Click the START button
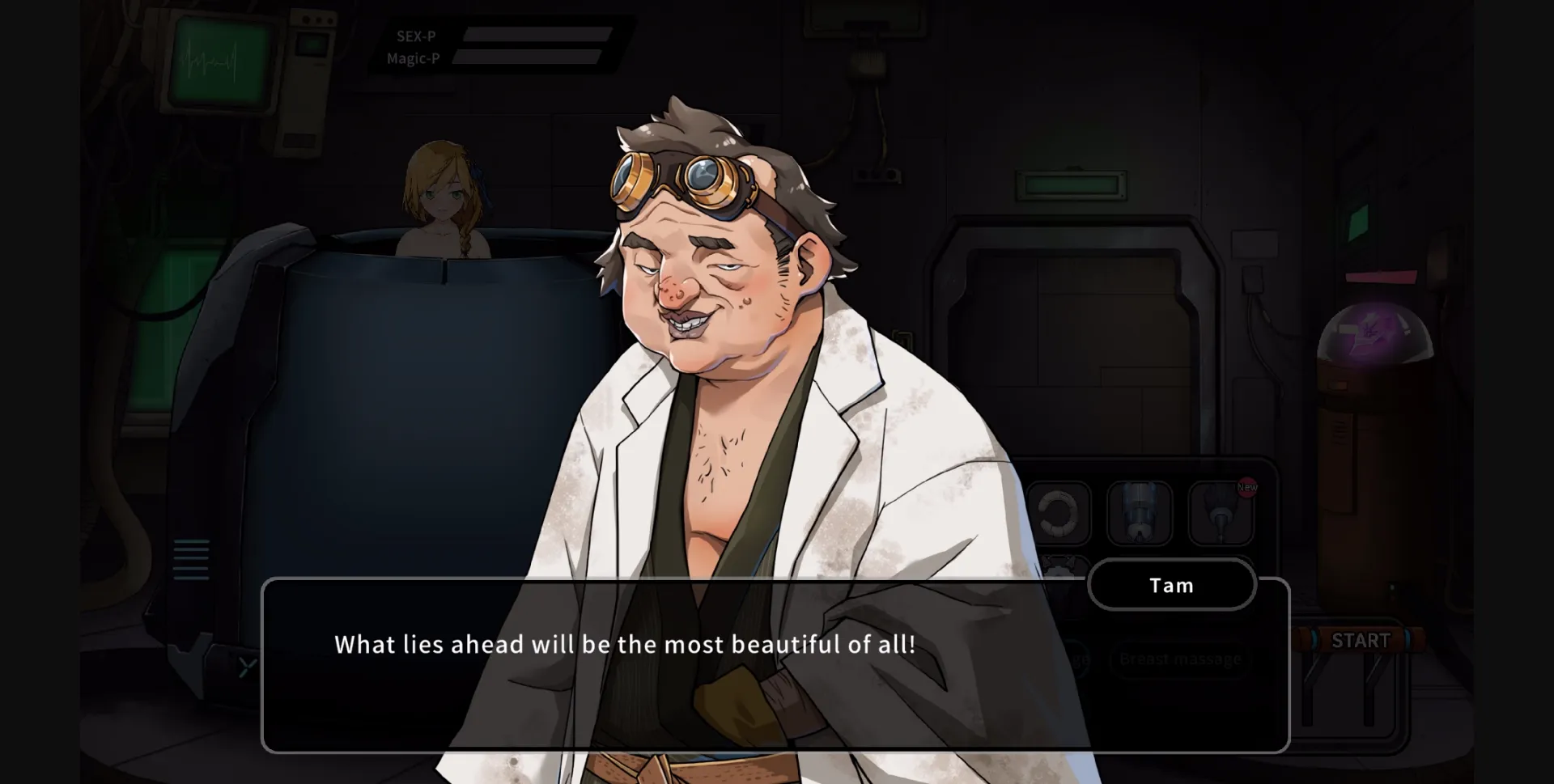Screen dimensions: 1554x784 point(1361,641)
